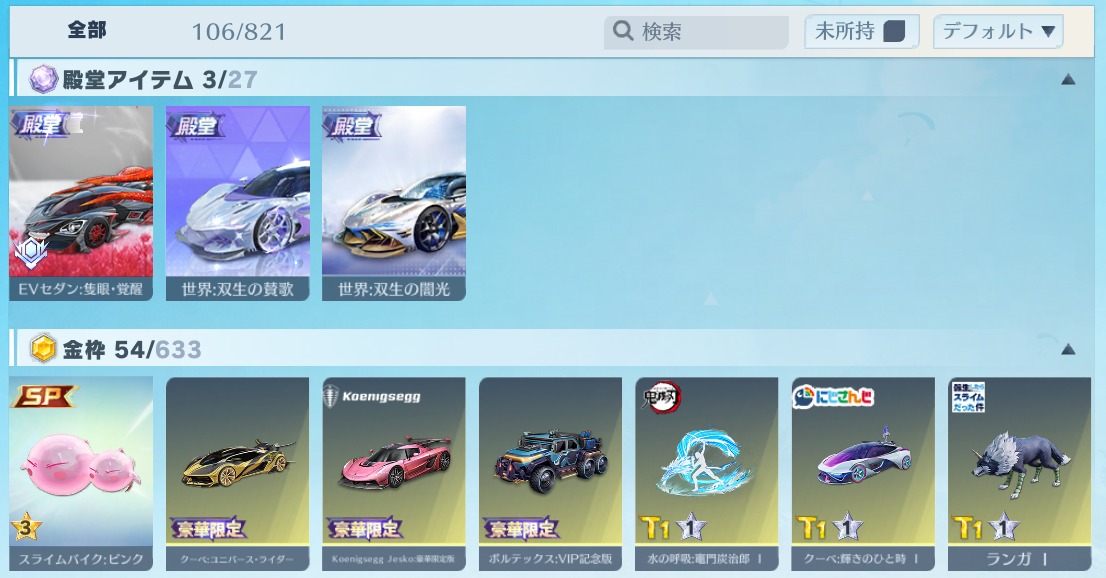This screenshot has height=578, width=1106.
Task: Toggle the 未所持 checkbox
Action: (x=894, y=32)
